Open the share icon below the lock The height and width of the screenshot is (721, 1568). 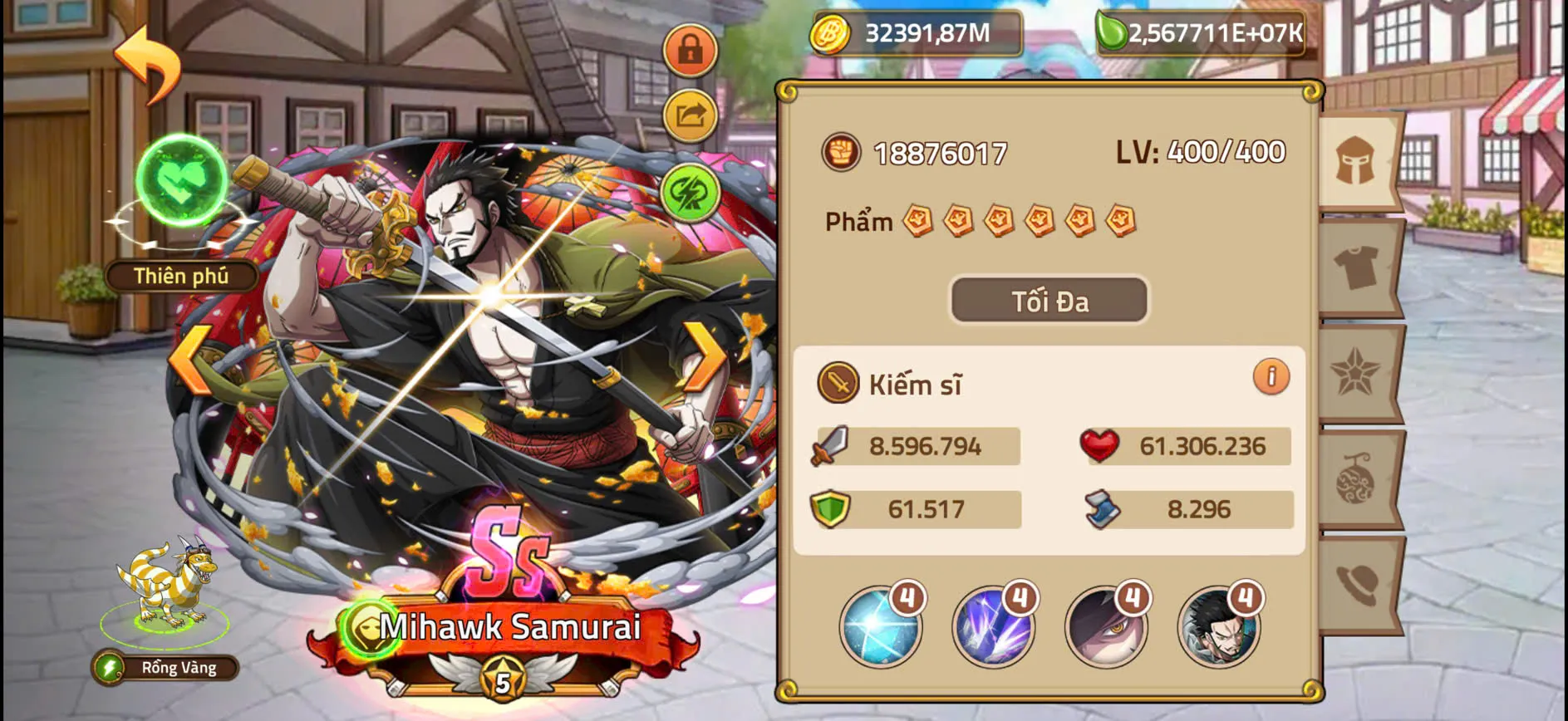click(690, 116)
